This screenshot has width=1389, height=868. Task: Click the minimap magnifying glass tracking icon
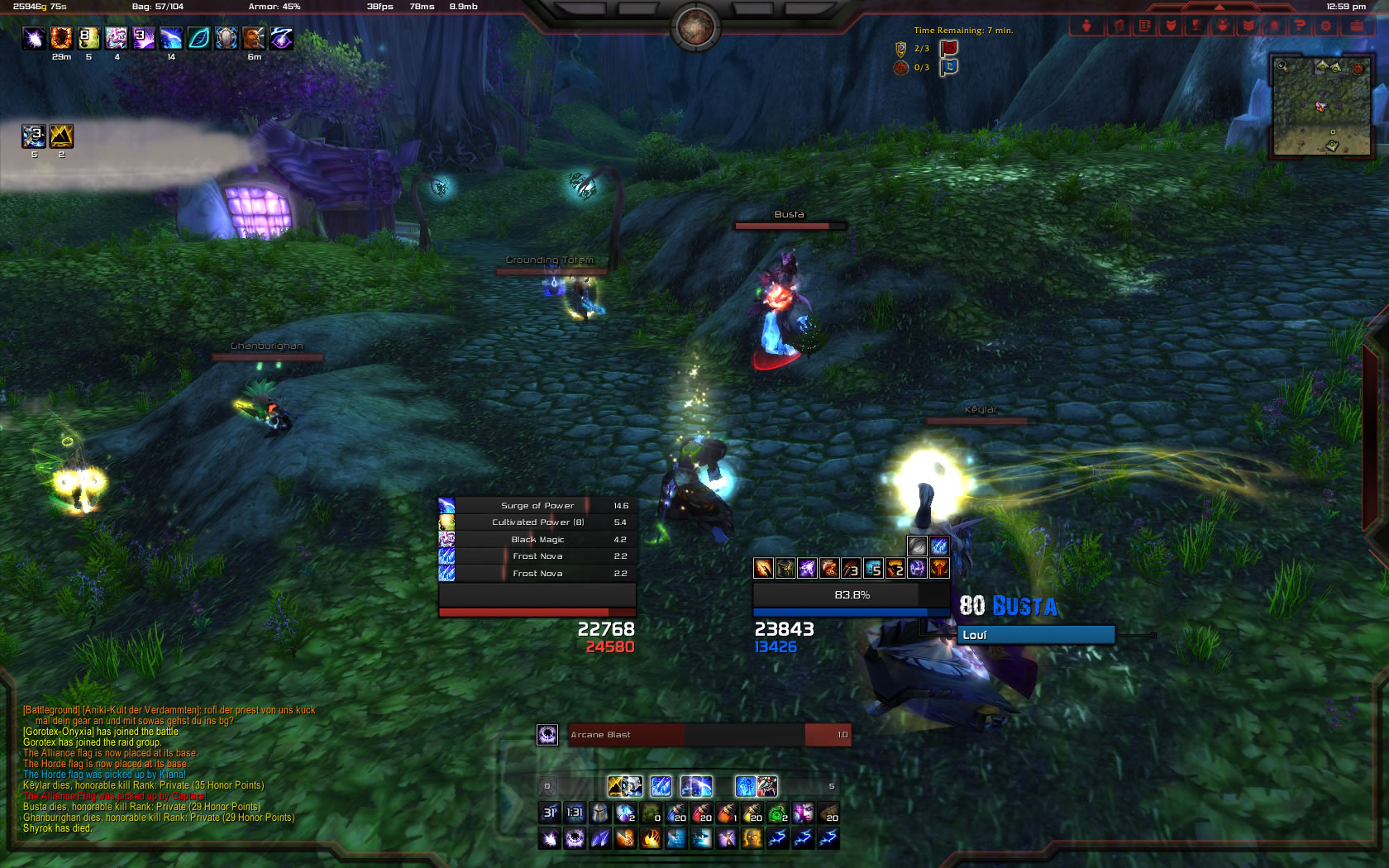coord(1282,65)
